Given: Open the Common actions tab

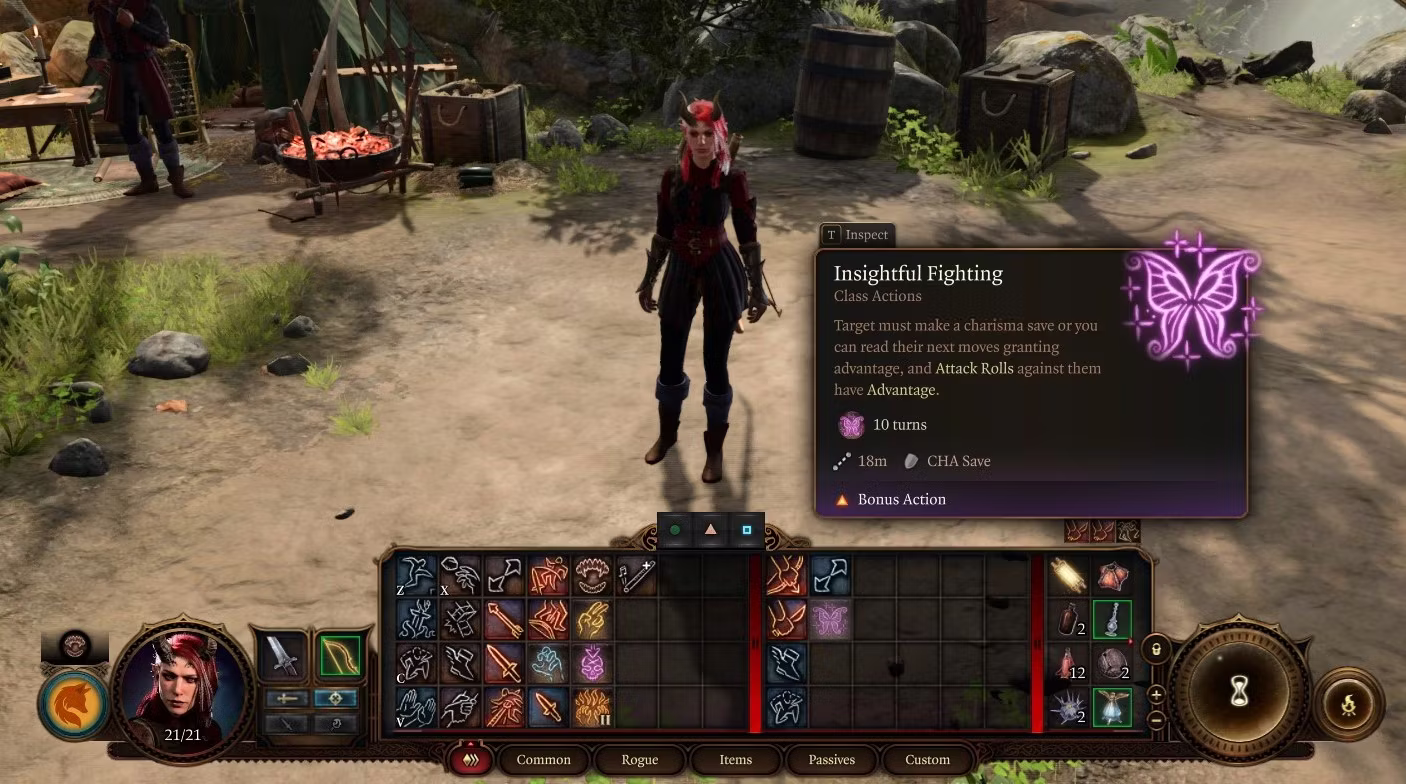Looking at the screenshot, I should [543, 760].
